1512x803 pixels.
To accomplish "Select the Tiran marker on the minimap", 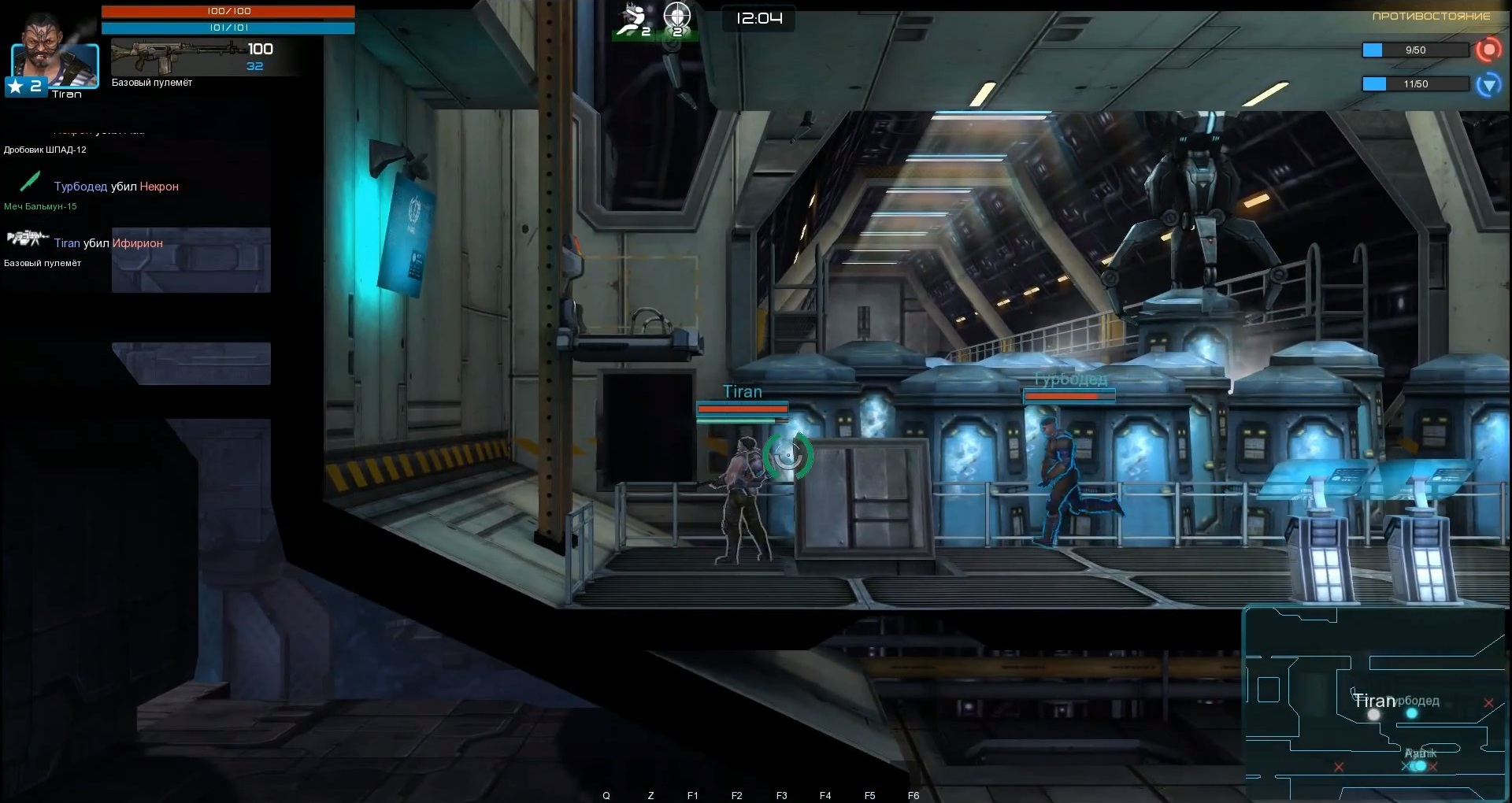I will (1373, 714).
